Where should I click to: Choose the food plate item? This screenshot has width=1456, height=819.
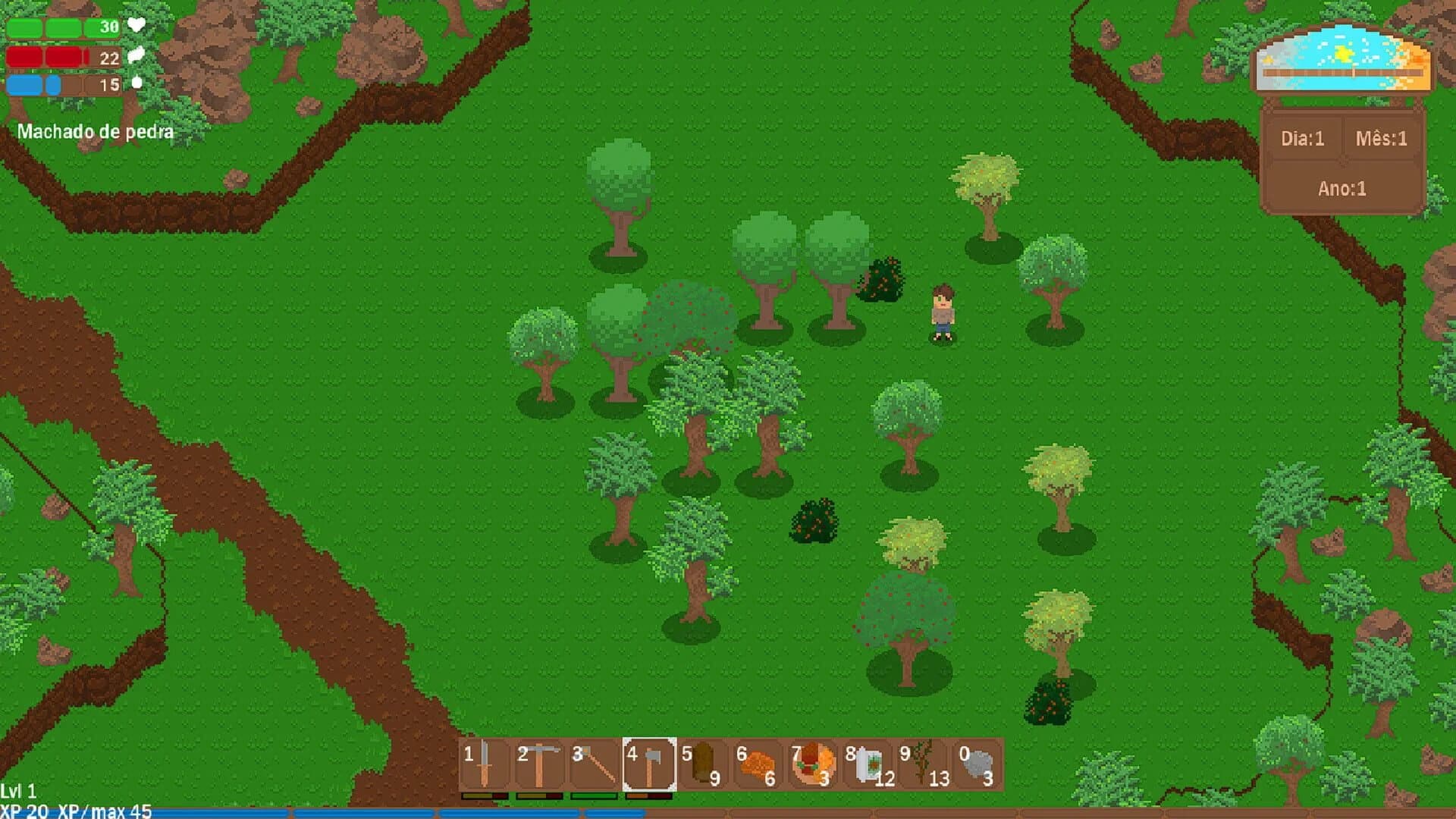click(812, 764)
